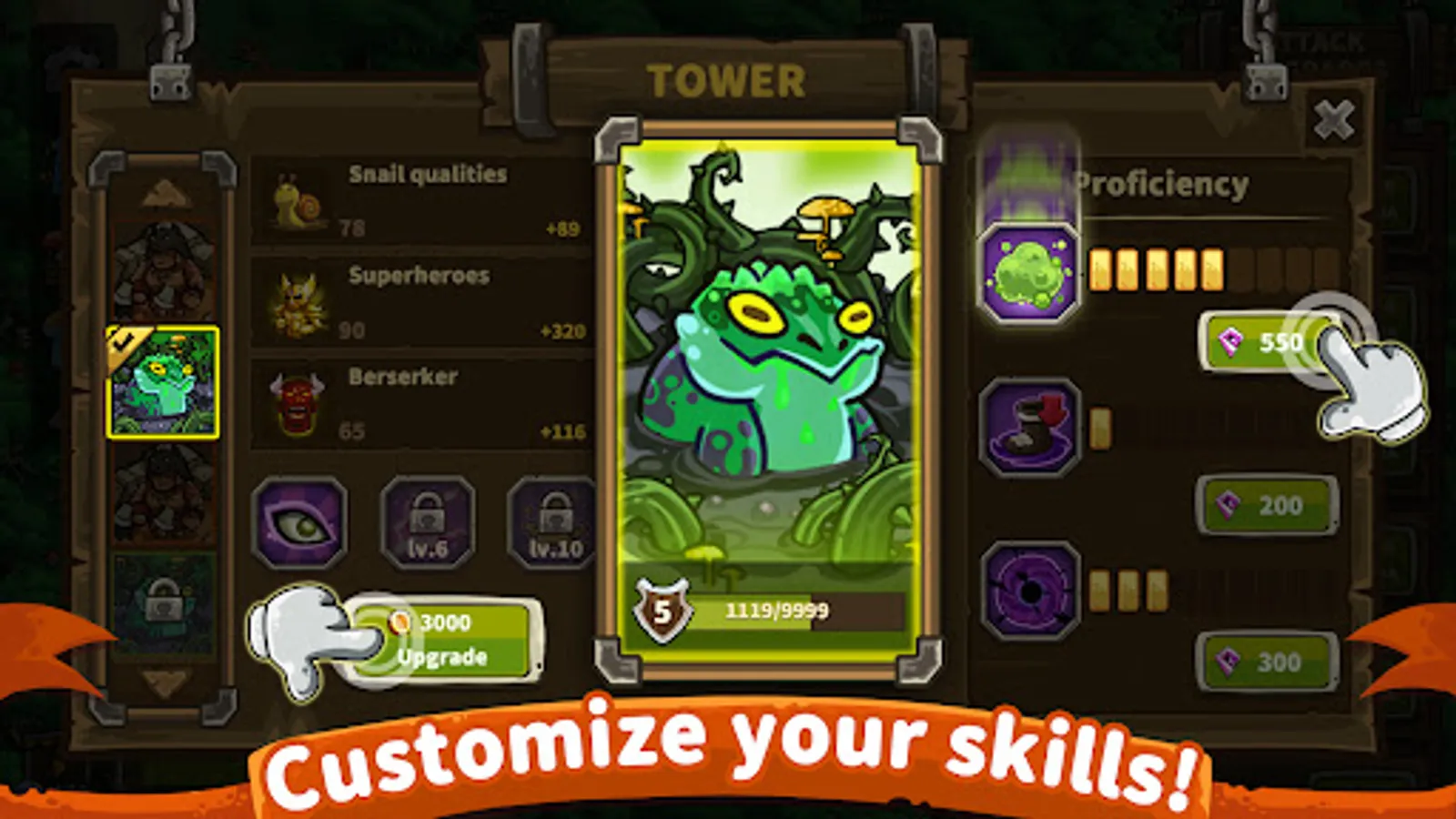The height and width of the screenshot is (819, 1456).
Task: Switch to the TOWER tab header
Action: (723, 80)
